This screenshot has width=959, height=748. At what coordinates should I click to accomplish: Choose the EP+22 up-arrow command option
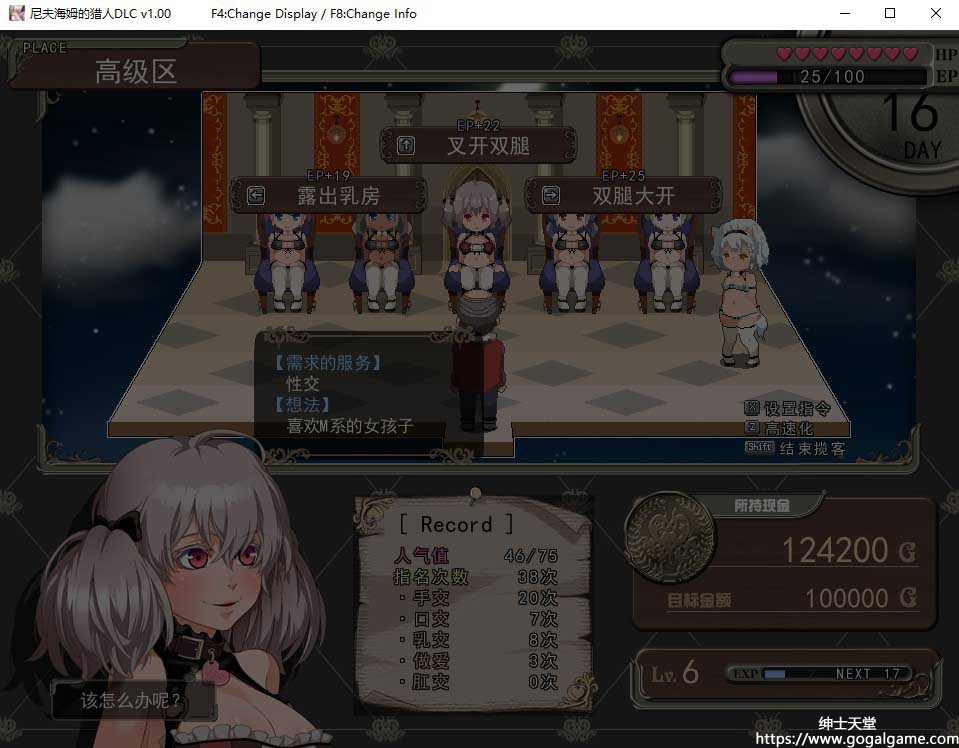pyautogui.click(x=478, y=146)
